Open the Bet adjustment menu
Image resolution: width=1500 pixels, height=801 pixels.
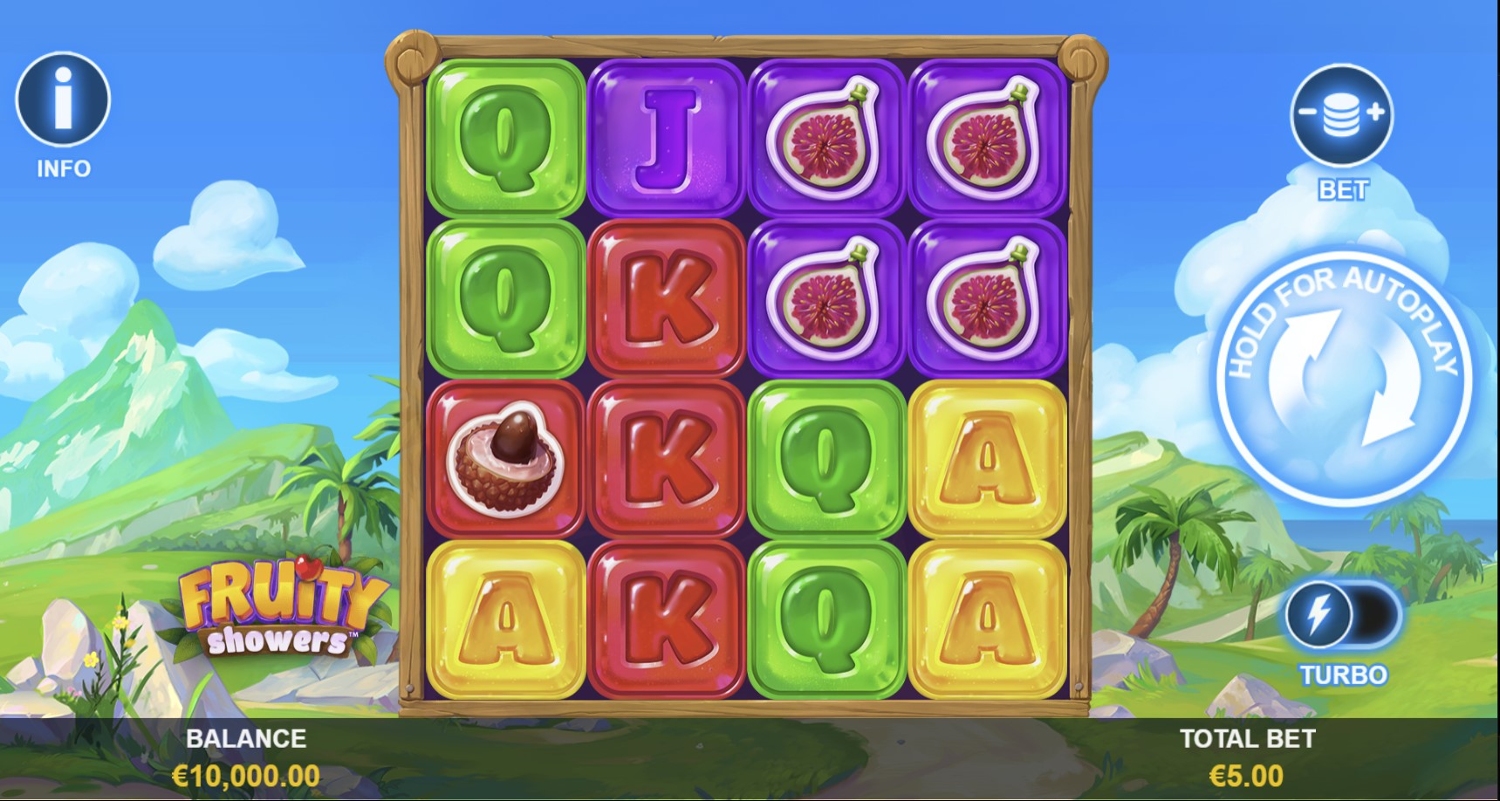coord(1341,115)
